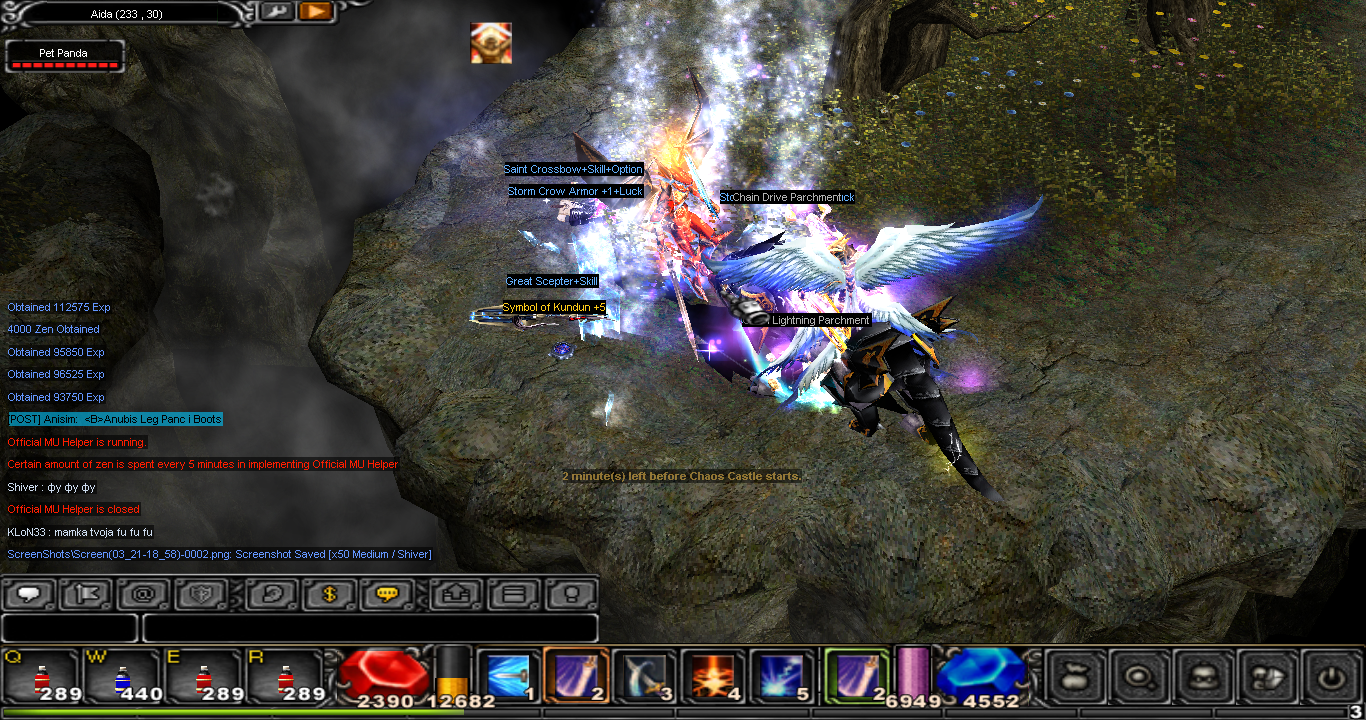Activate skill slot 5 blue lightning
This screenshot has height=720, width=1366.
[x=780, y=677]
